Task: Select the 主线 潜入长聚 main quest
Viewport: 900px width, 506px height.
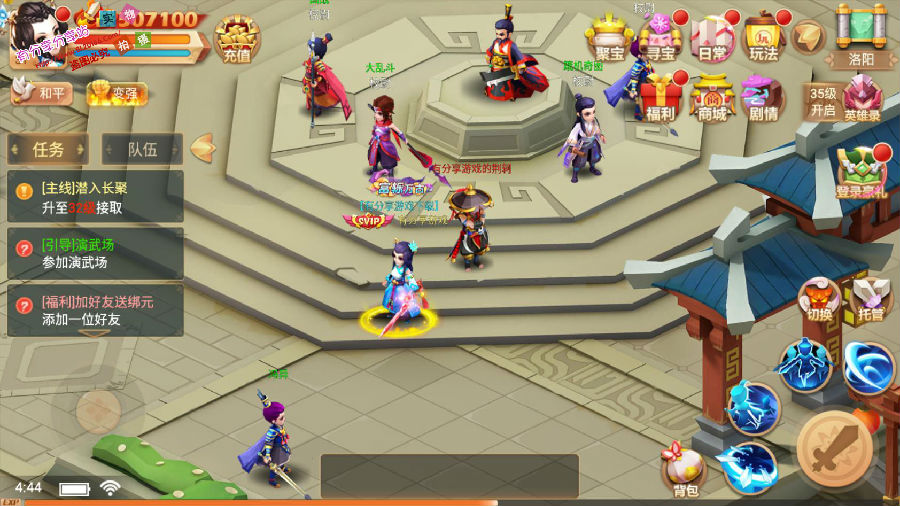Action: click(96, 197)
